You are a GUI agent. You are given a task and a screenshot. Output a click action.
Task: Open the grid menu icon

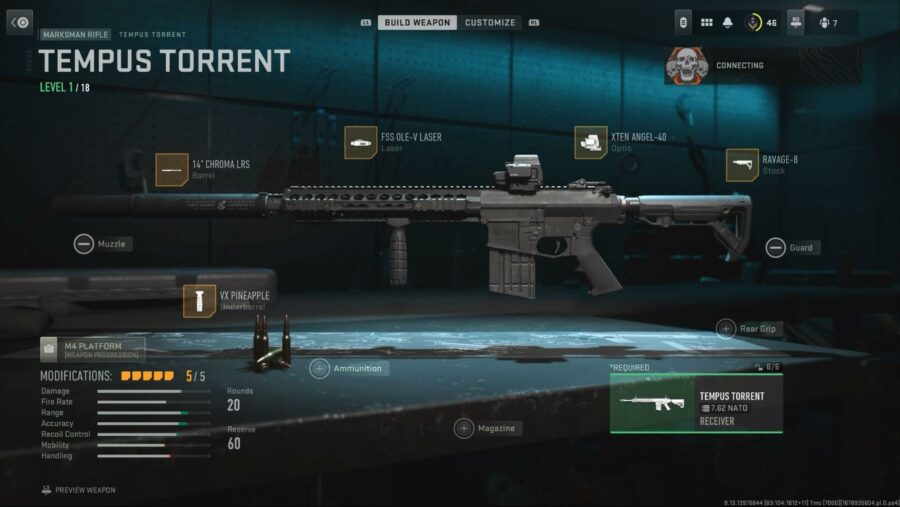click(x=706, y=22)
